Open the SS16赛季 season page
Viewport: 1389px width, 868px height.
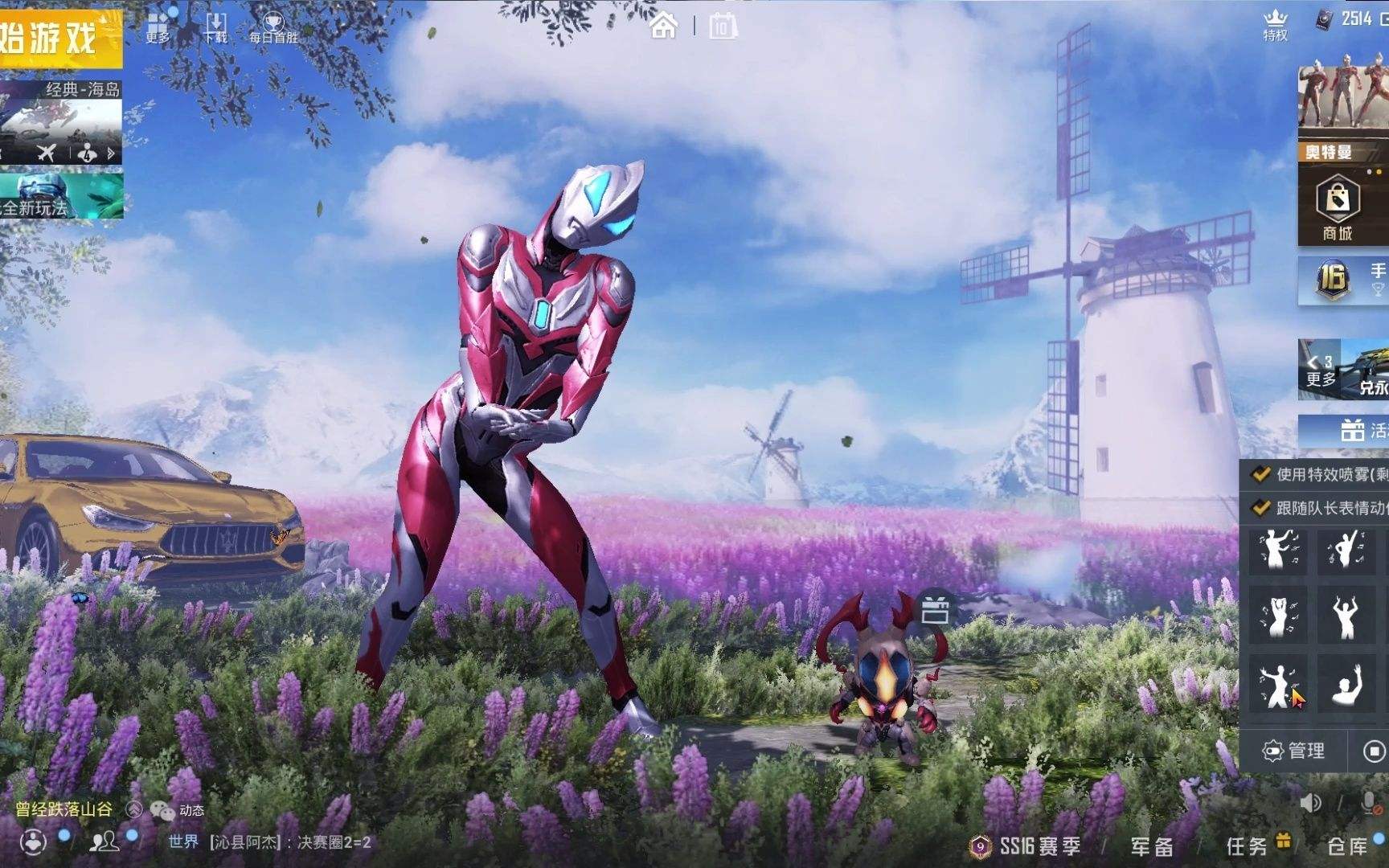coord(1027,846)
